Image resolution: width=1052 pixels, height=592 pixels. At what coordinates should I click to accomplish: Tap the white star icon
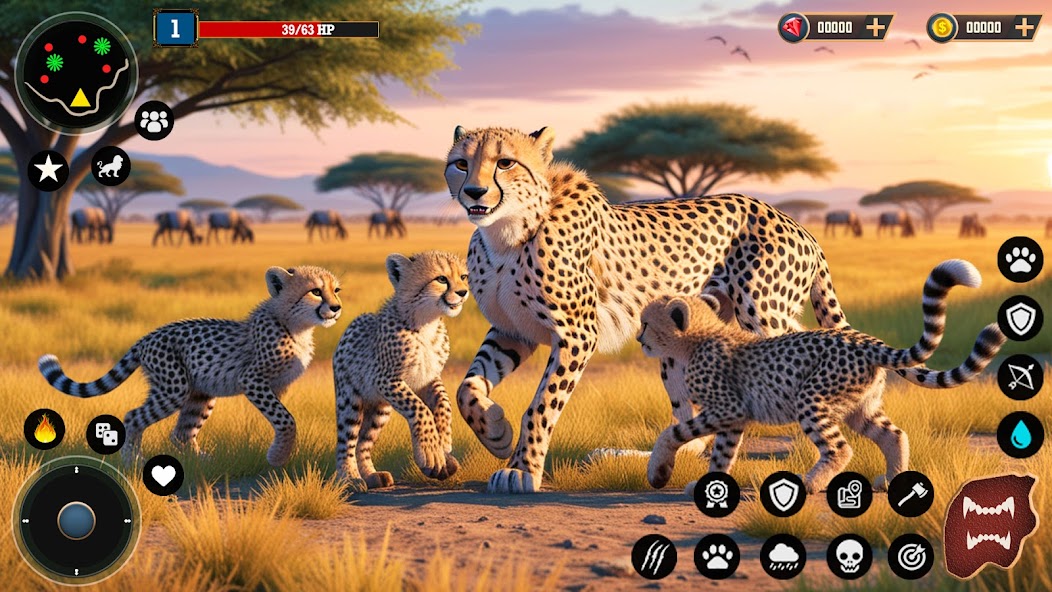tap(48, 170)
